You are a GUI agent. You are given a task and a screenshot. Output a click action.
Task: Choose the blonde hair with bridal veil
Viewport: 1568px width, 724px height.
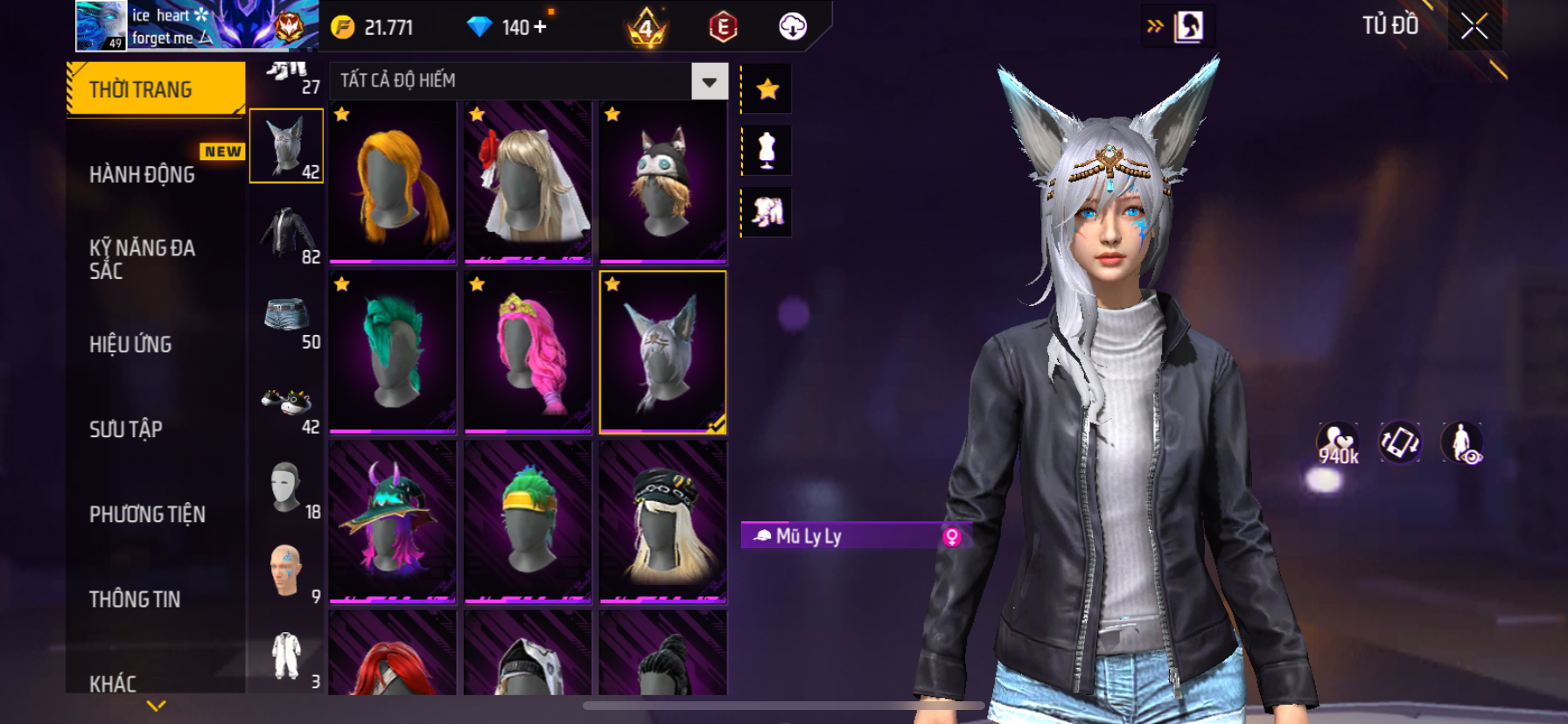[528, 182]
